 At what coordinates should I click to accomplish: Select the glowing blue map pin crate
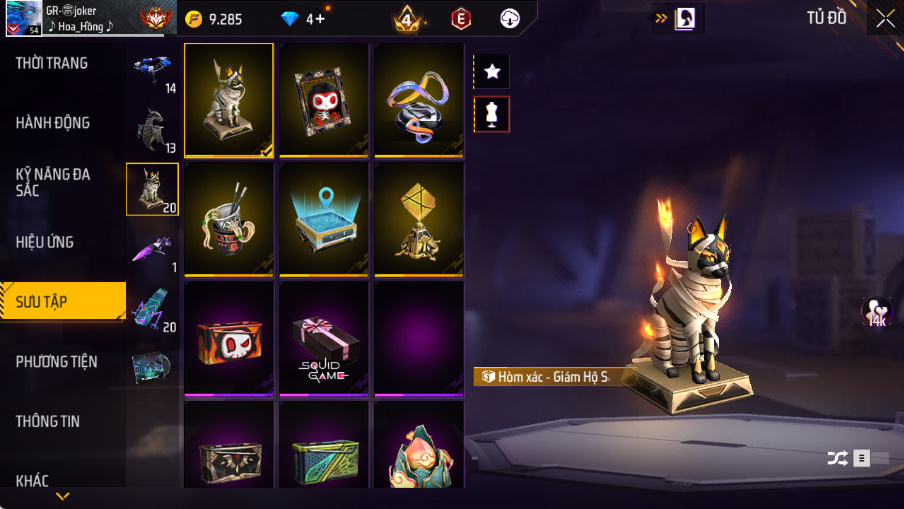tap(324, 219)
